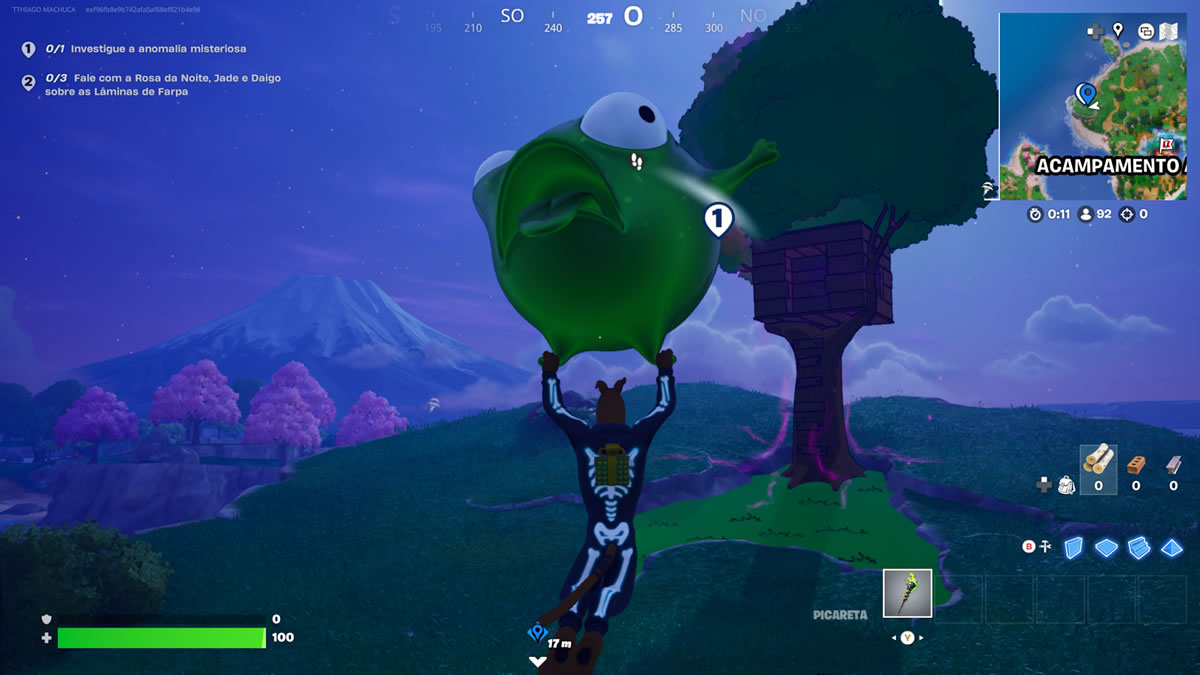Click the blue quest pin on the minimap
Viewport: 1200px width, 675px height.
click(x=1085, y=94)
